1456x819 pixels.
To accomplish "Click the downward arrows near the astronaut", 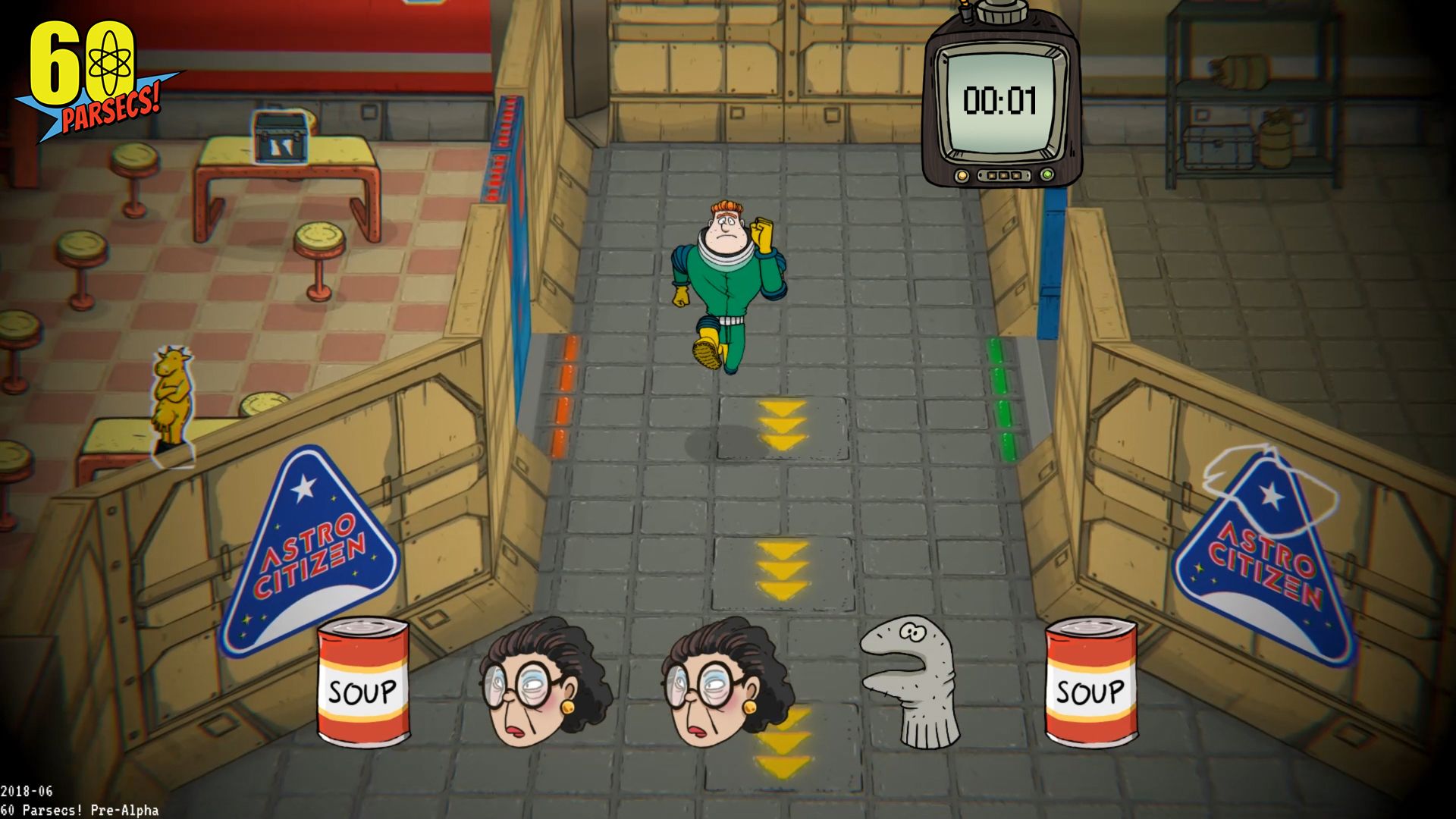I will 781,425.
